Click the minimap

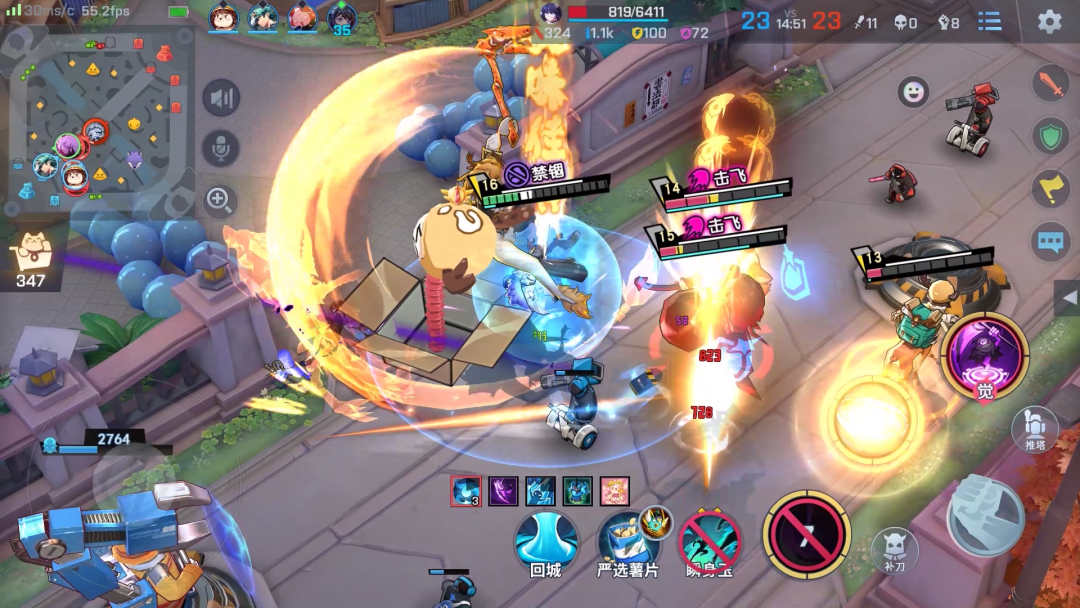tap(100, 120)
